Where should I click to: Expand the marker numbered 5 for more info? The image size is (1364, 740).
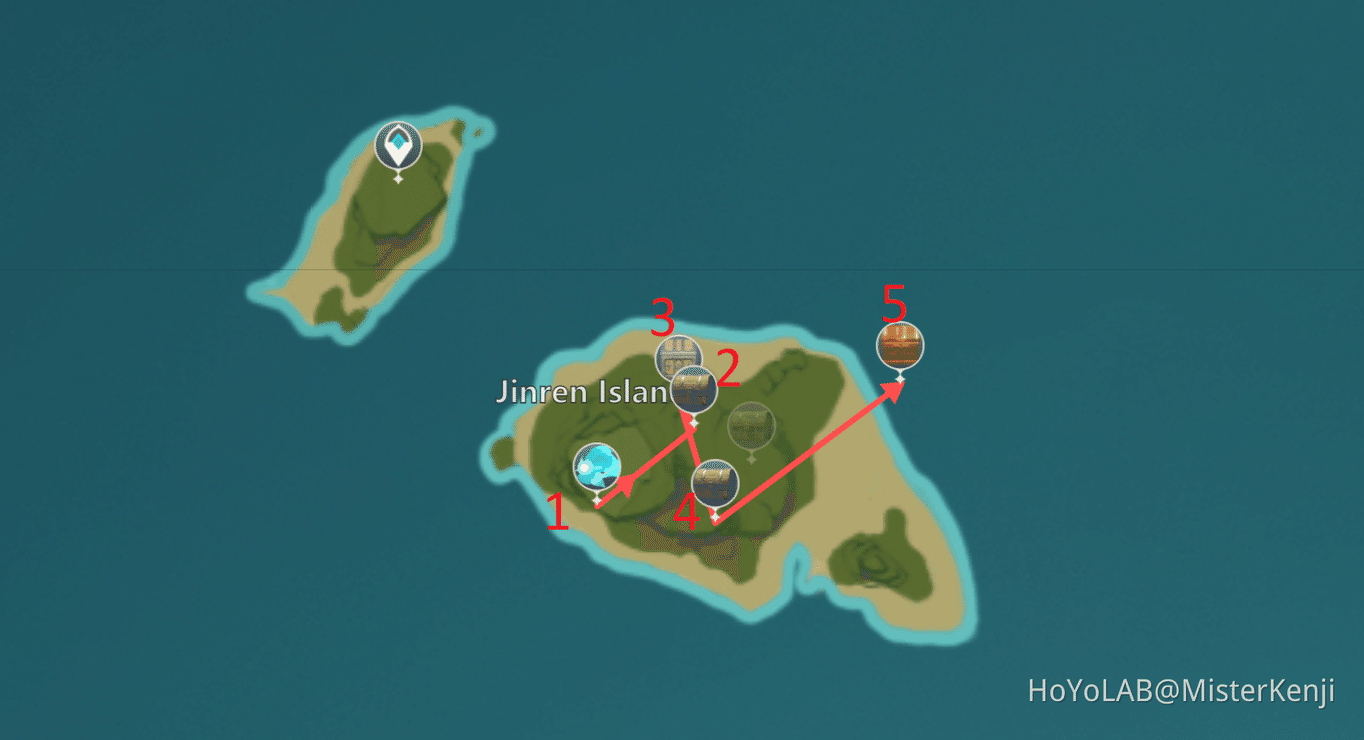[898, 345]
